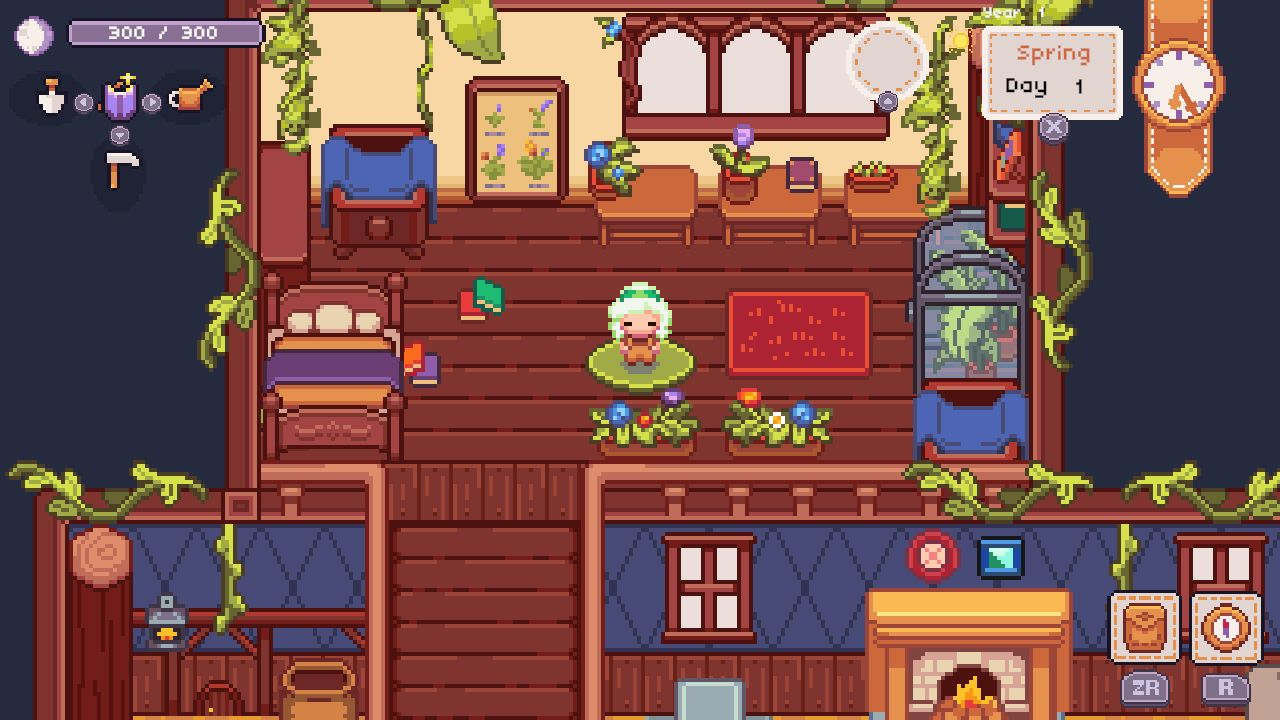Open the compass navigation menu
The image size is (1280, 720).
click(x=1227, y=627)
